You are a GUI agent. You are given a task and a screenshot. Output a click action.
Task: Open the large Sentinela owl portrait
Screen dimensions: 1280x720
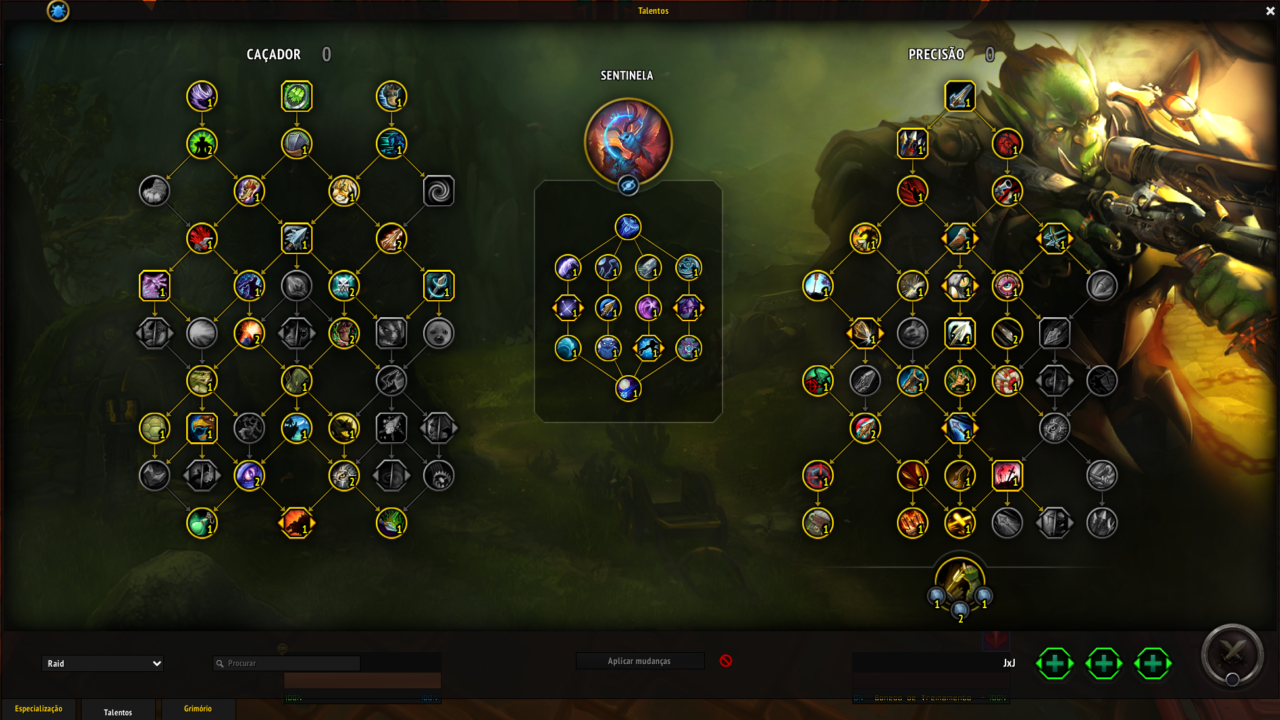point(628,141)
